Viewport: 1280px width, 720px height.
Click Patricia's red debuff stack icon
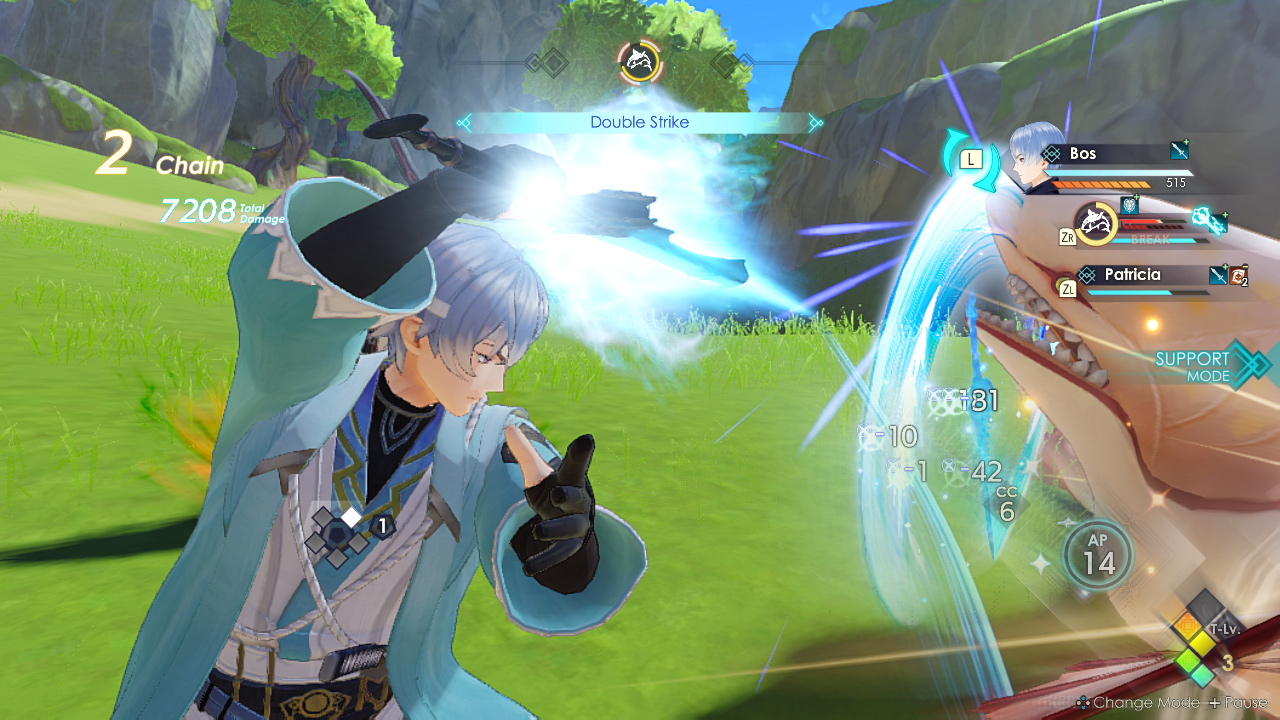pyautogui.click(x=1237, y=275)
